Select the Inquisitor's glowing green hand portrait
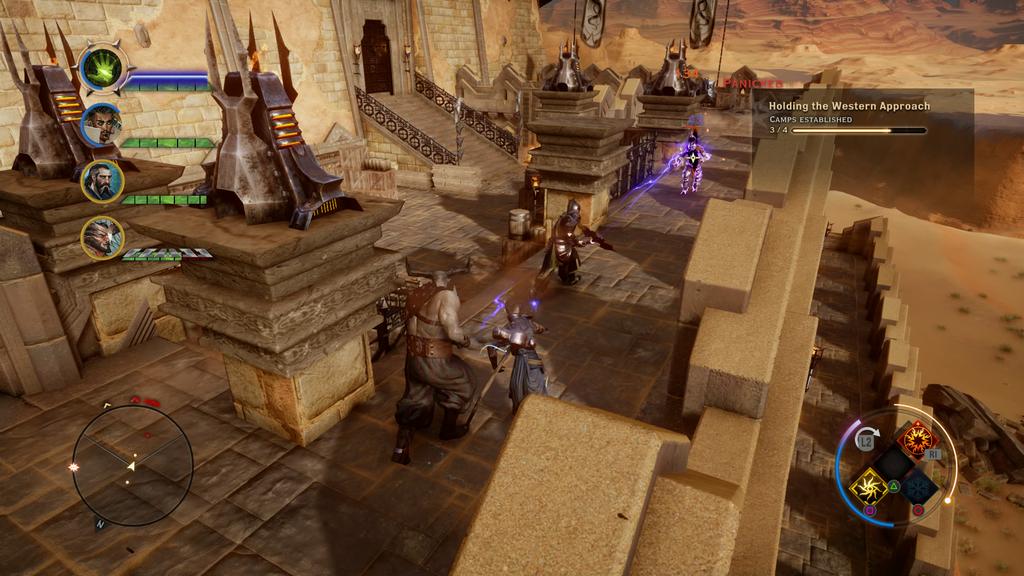Image resolution: width=1024 pixels, height=576 pixels. [101, 68]
